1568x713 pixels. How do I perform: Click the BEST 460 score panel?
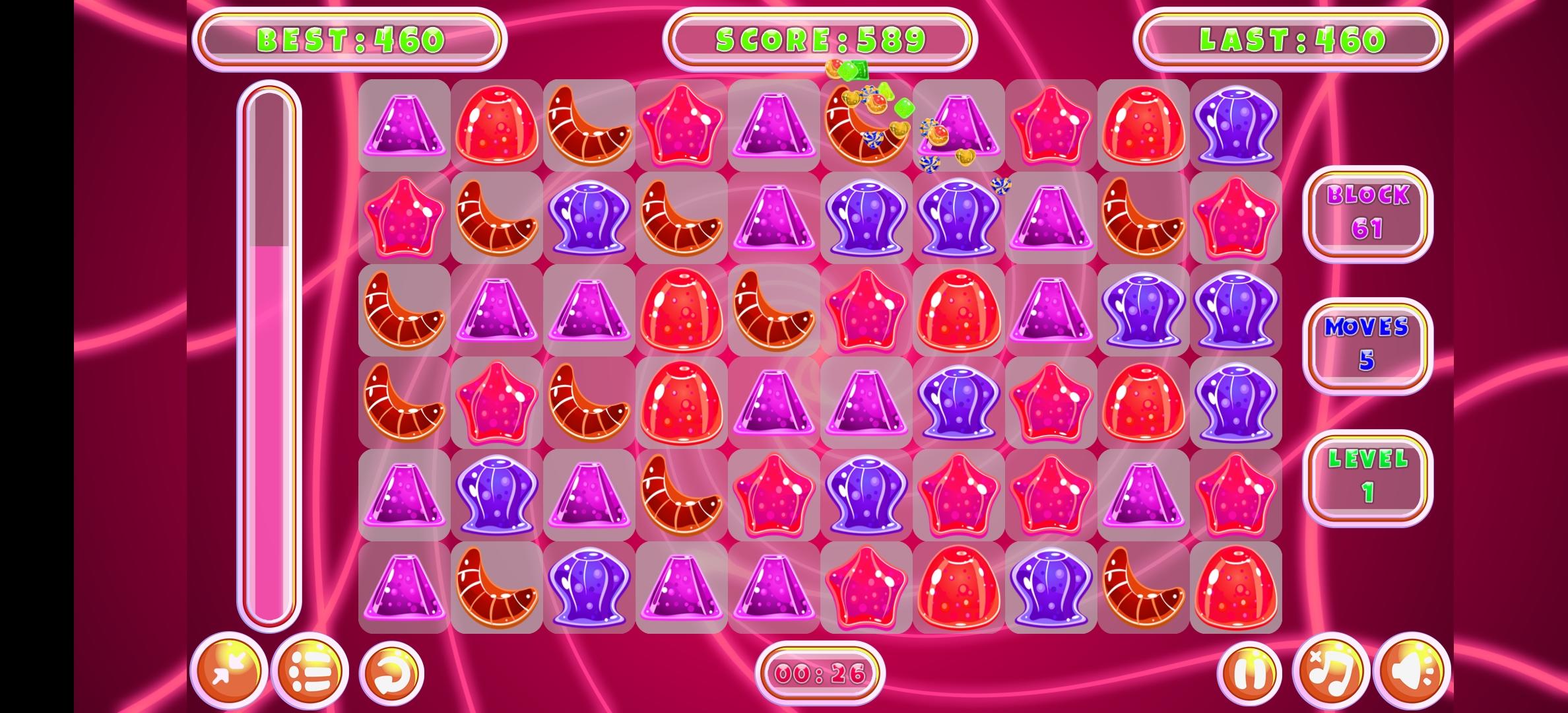click(350, 38)
